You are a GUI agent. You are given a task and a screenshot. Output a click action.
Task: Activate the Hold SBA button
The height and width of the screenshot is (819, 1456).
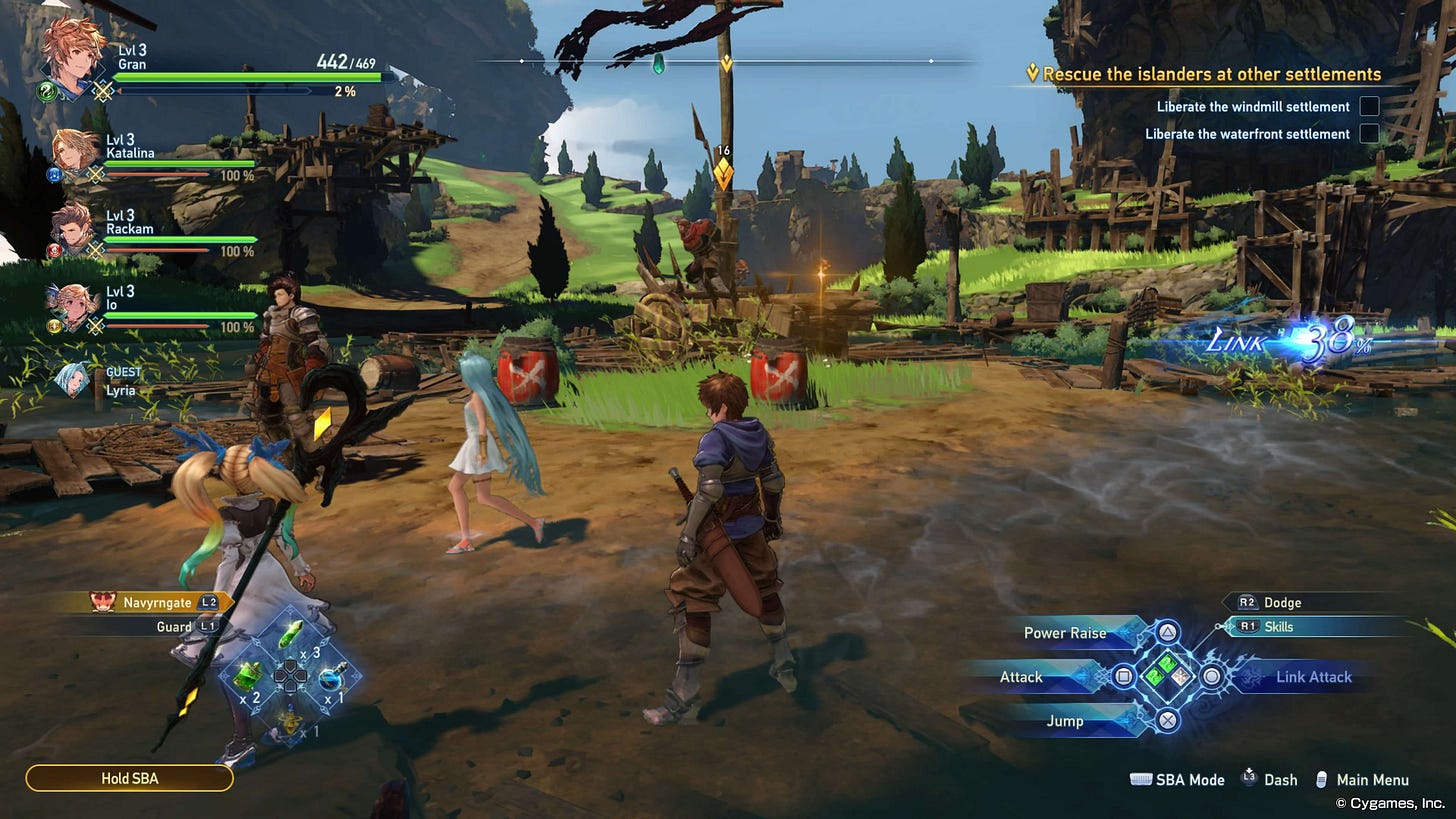point(129,778)
